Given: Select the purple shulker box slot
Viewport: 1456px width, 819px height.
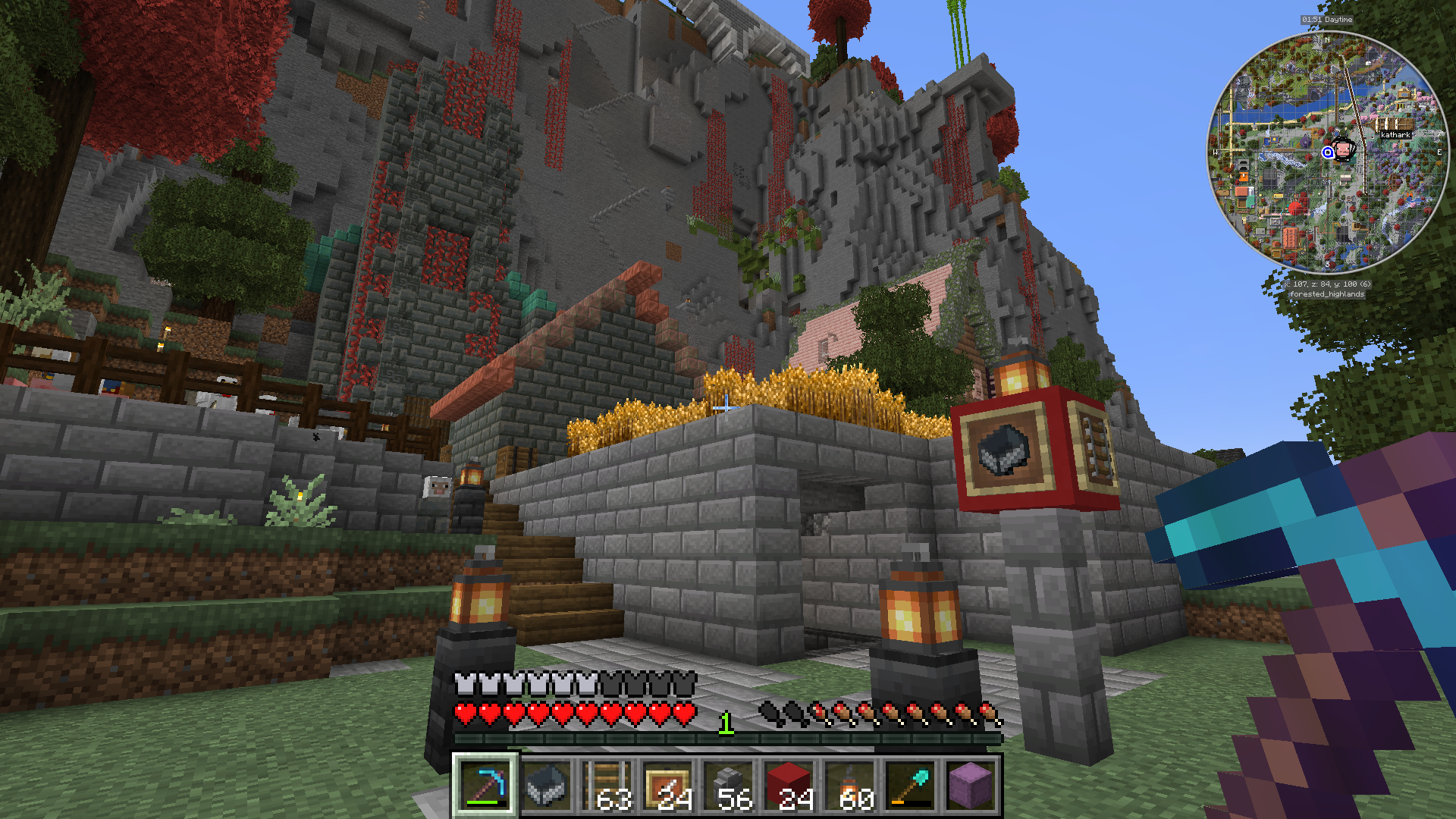Looking at the screenshot, I should tap(971, 786).
